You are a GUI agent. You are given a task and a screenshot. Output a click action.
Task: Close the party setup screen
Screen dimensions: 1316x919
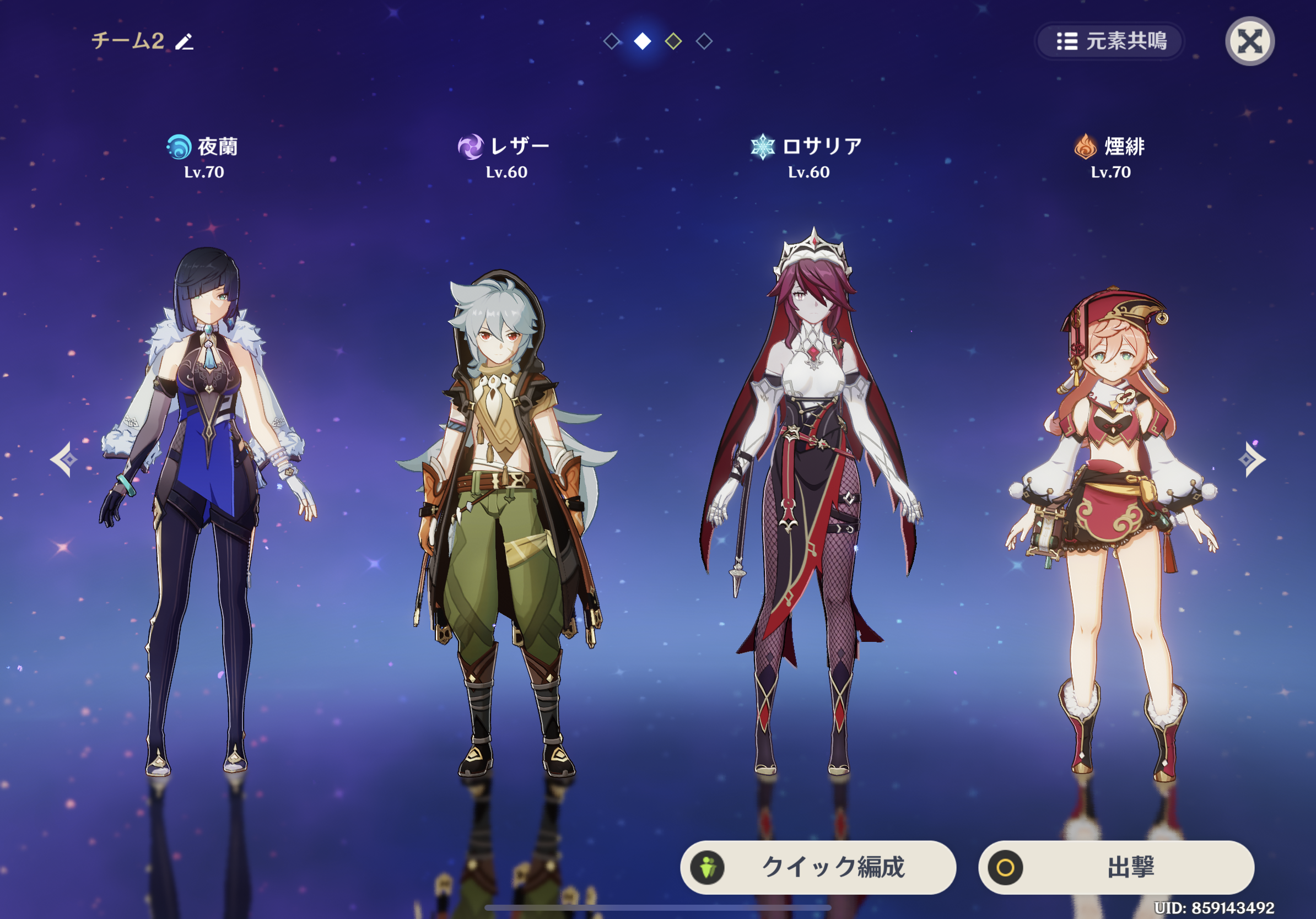(x=1249, y=41)
